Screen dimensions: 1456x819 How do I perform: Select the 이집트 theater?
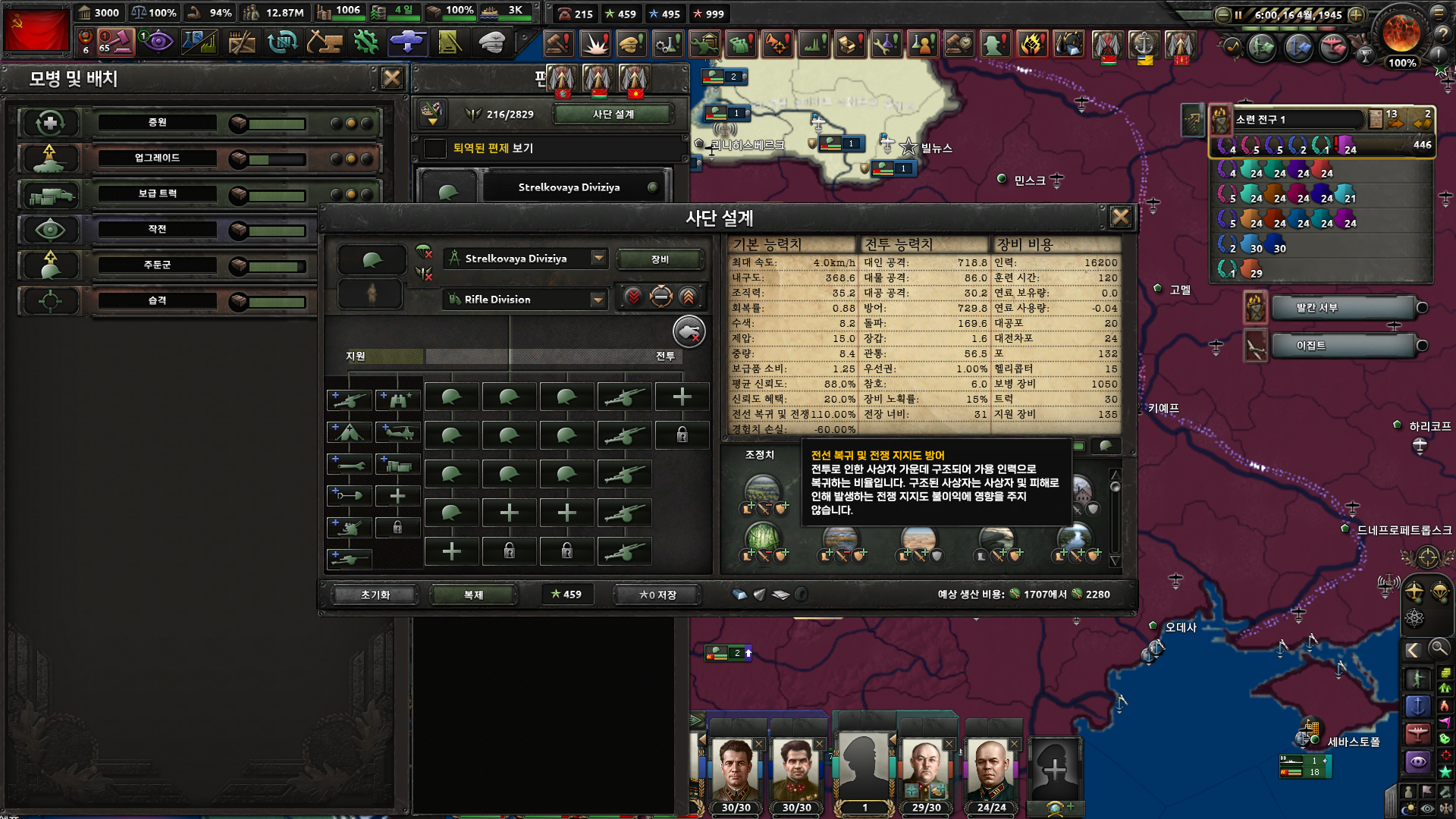[x=1342, y=346]
